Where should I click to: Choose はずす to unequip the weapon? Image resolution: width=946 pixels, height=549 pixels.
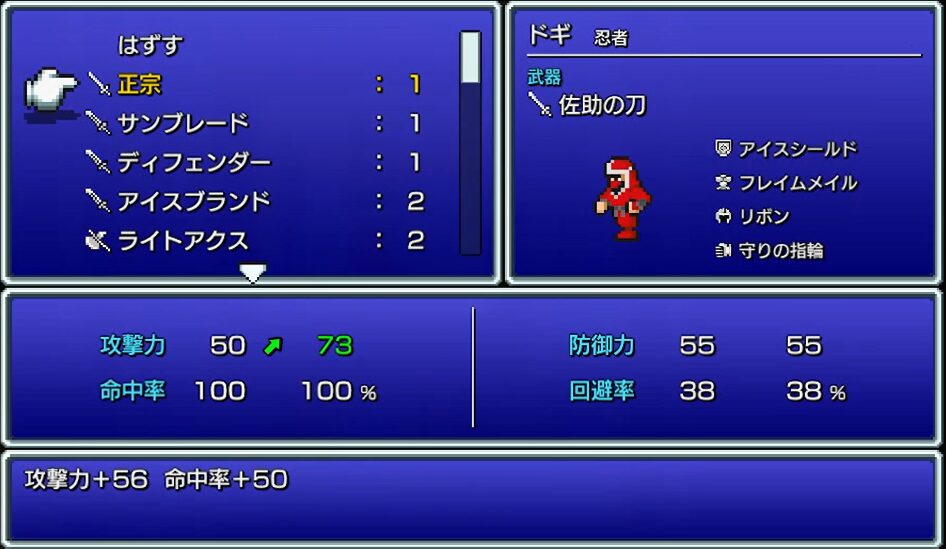[150, 45]
